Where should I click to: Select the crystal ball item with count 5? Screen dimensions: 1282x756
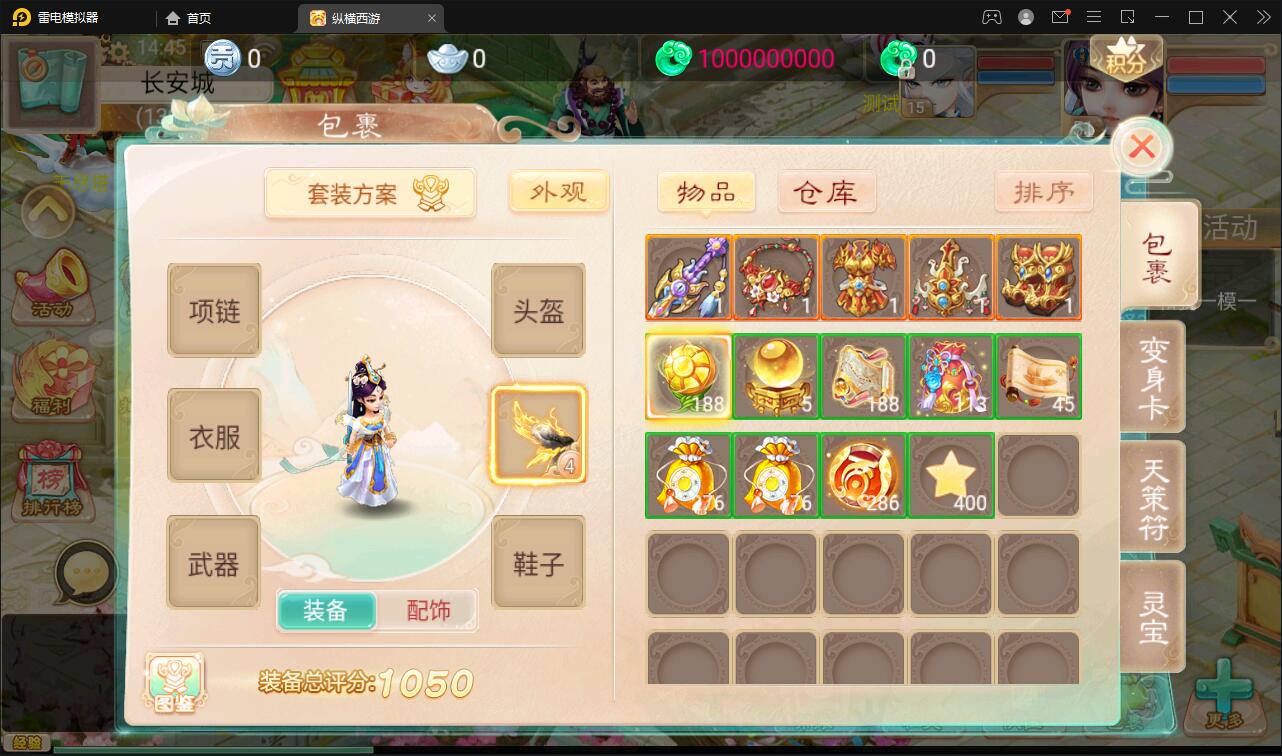click(x=776, y=376)
